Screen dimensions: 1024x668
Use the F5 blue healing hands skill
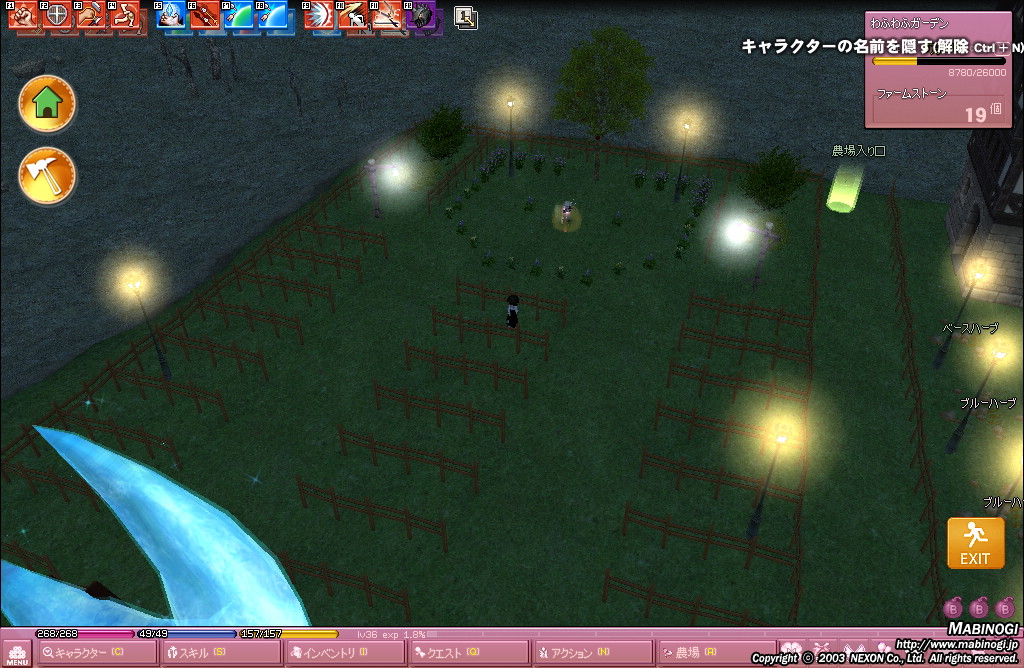click(x=171, y=16)
